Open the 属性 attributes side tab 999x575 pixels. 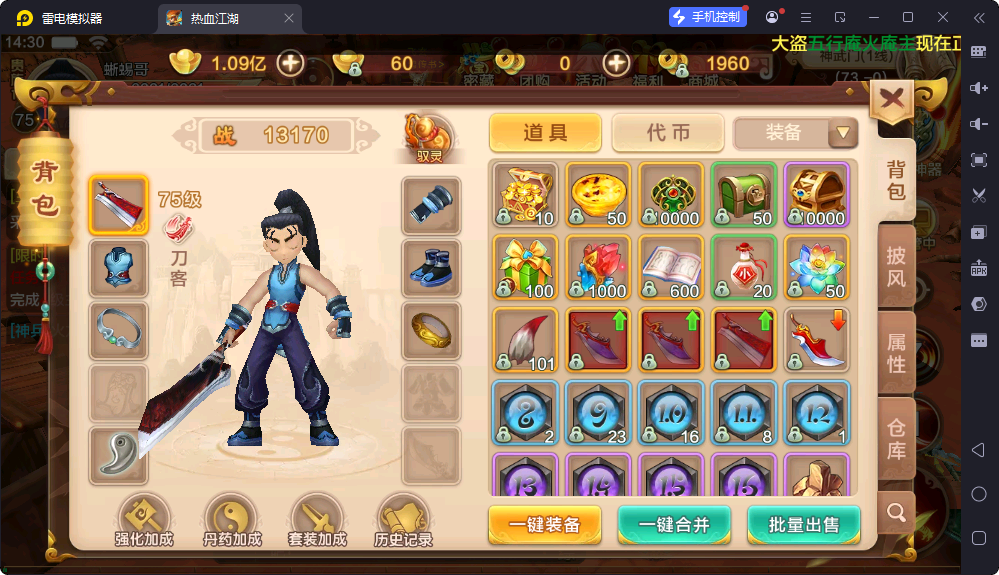click(896, 353)
